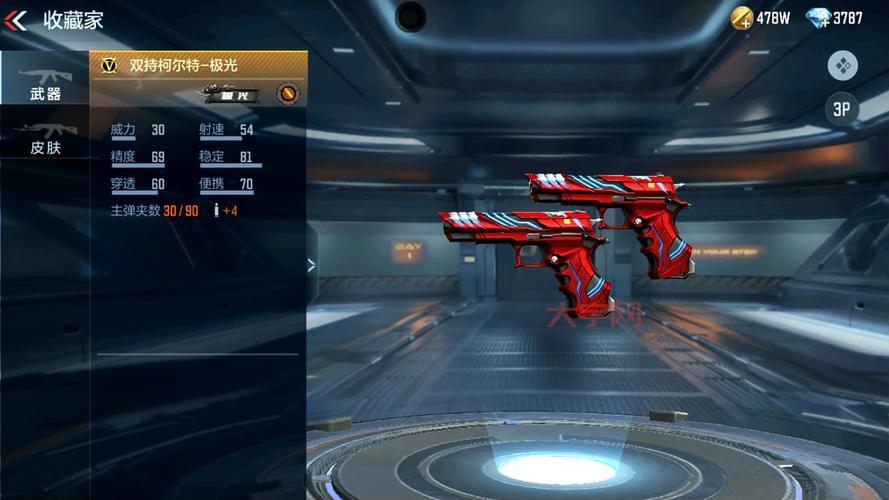Click the round orange bullet icon
This screenshot has width=889, height=500.
pos(287,95)
